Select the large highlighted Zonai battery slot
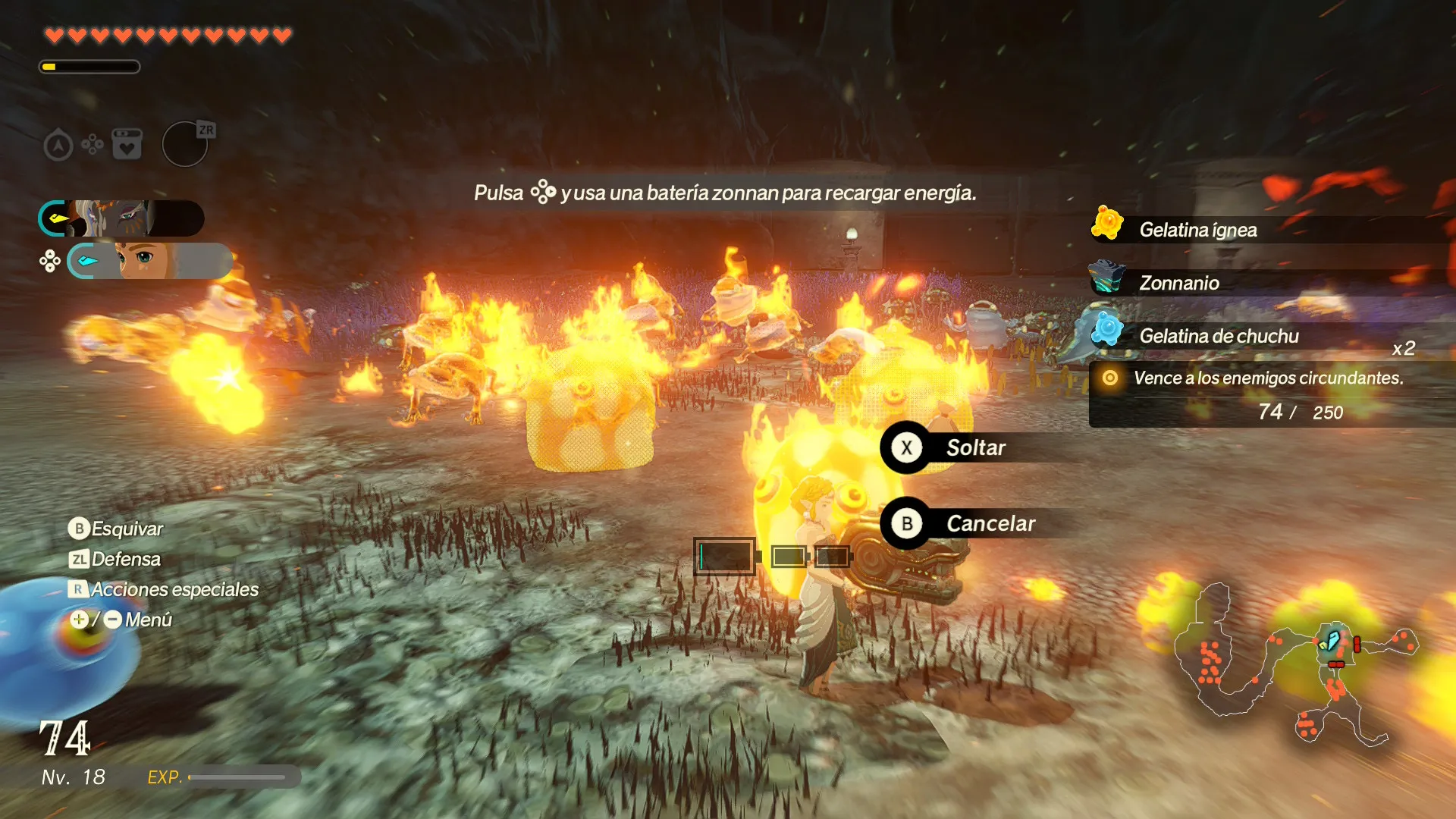1456x819 pixels. [725, 557]
